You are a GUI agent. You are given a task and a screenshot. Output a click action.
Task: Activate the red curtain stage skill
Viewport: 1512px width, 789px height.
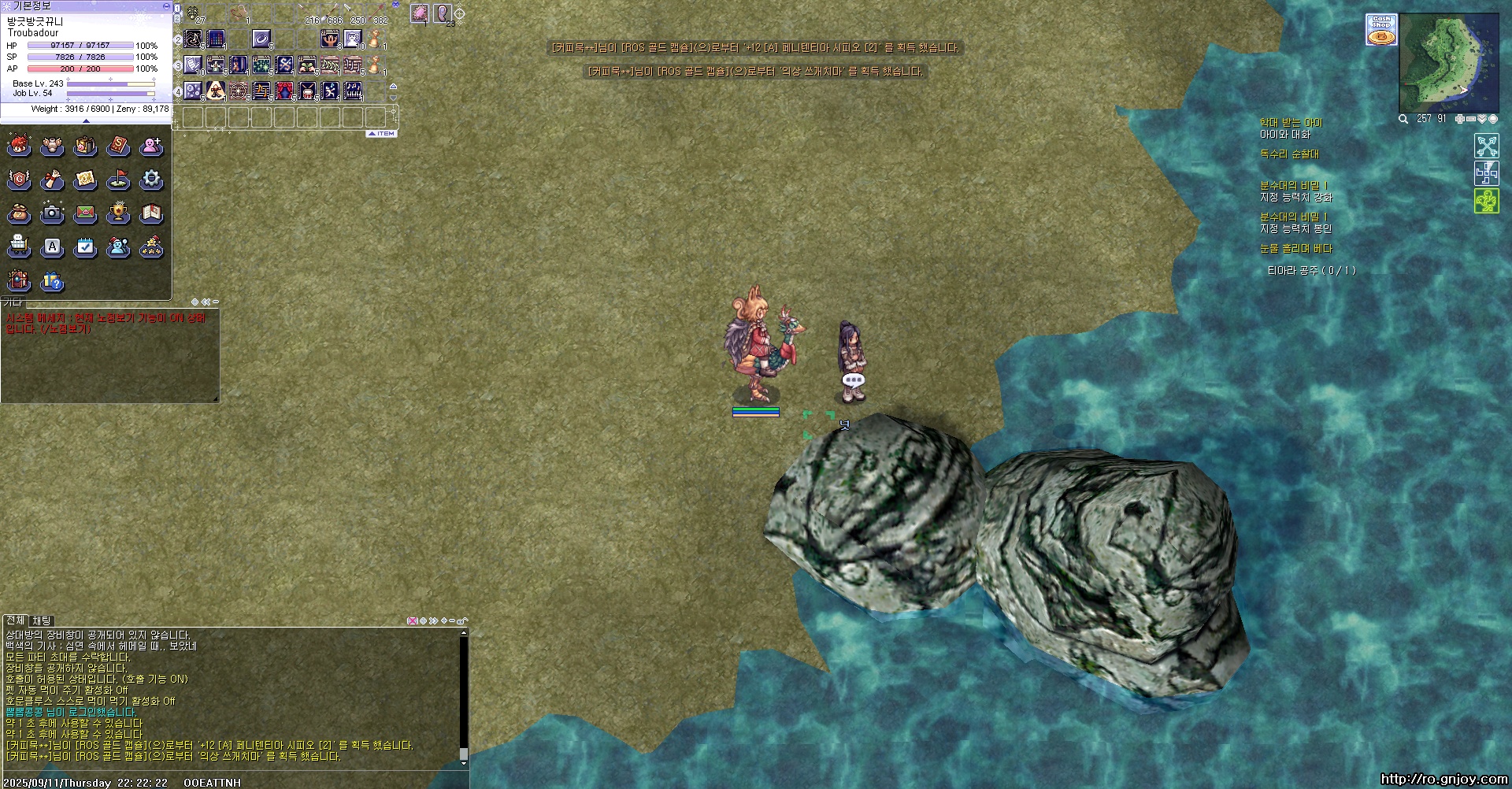point(284,91)
